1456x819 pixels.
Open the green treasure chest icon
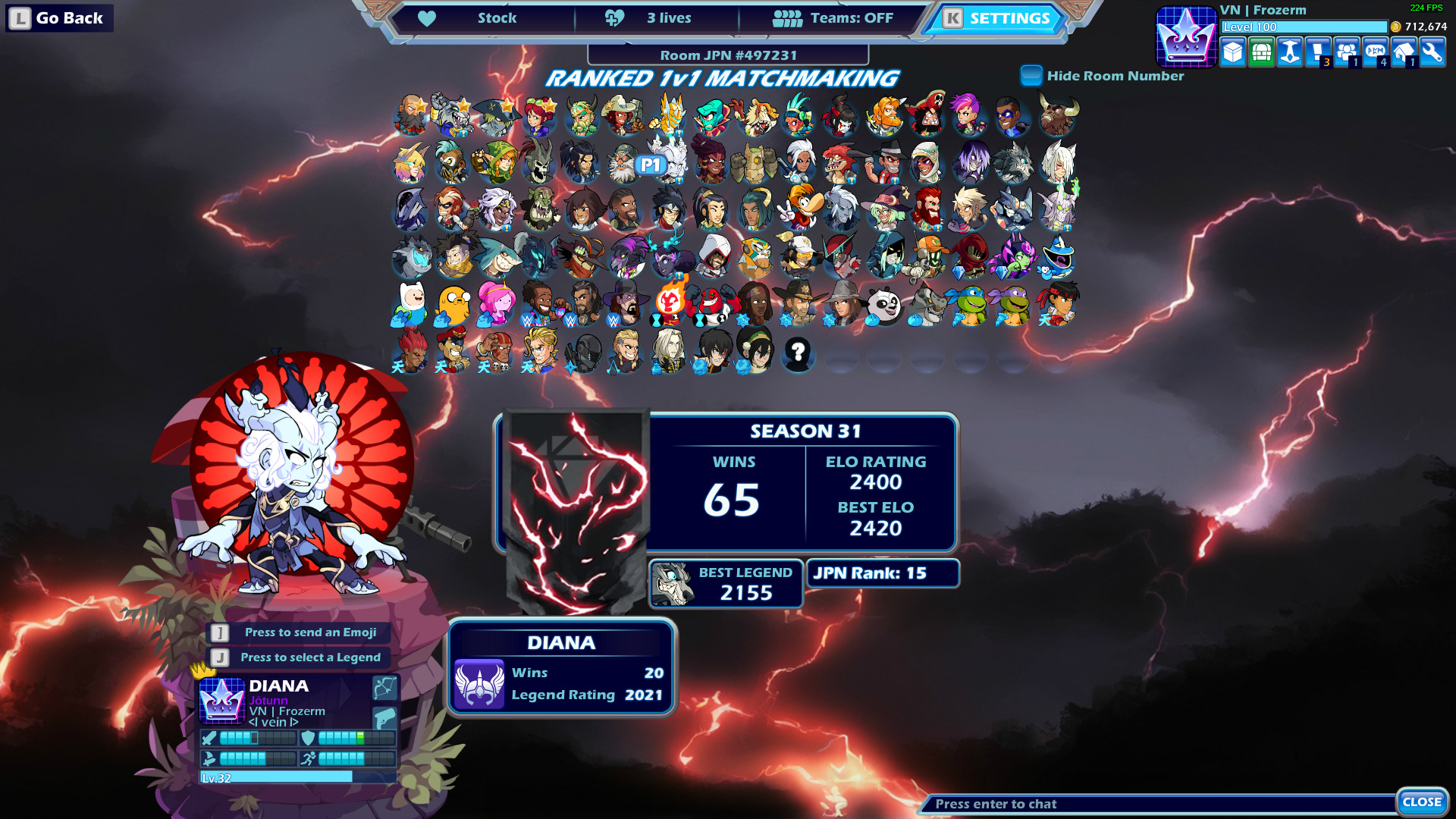point(1261,53)
